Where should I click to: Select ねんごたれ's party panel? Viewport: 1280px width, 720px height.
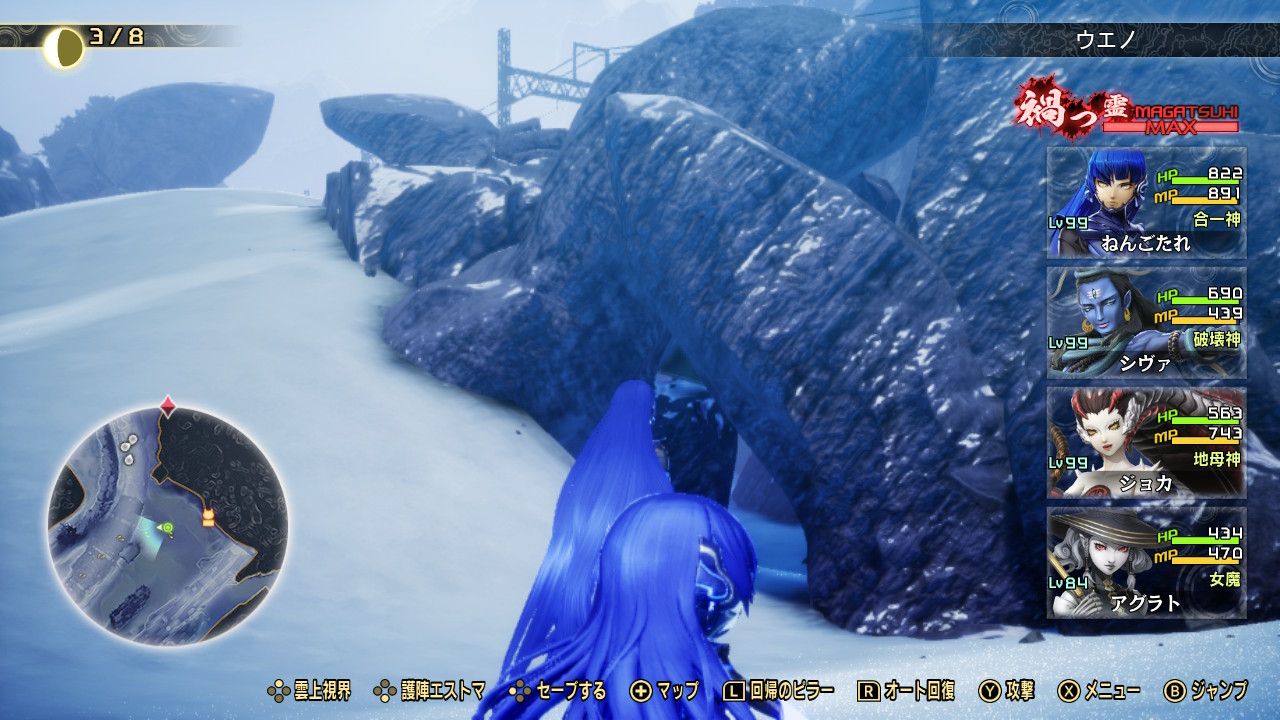[1146, 203]
